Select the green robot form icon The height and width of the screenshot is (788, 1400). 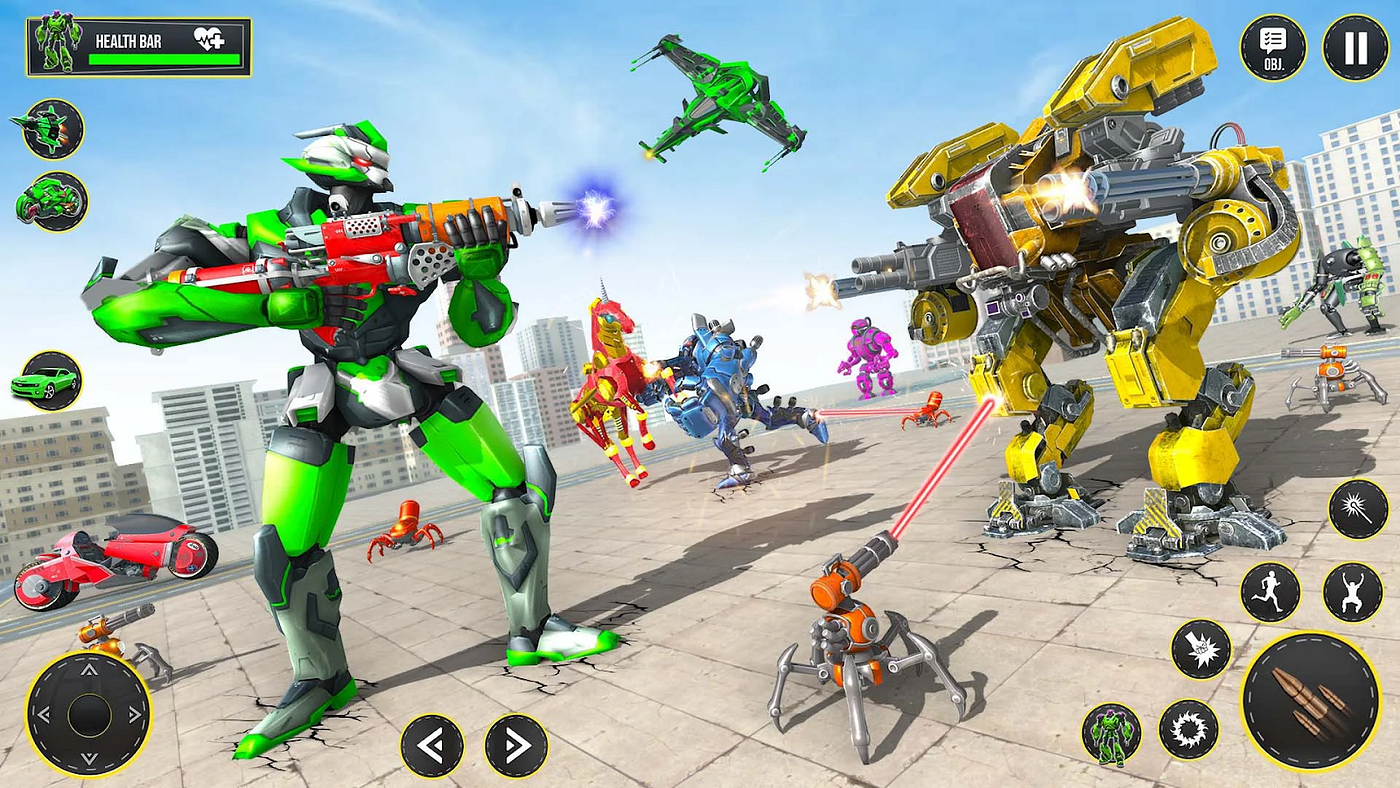[x=1111, y=734]
